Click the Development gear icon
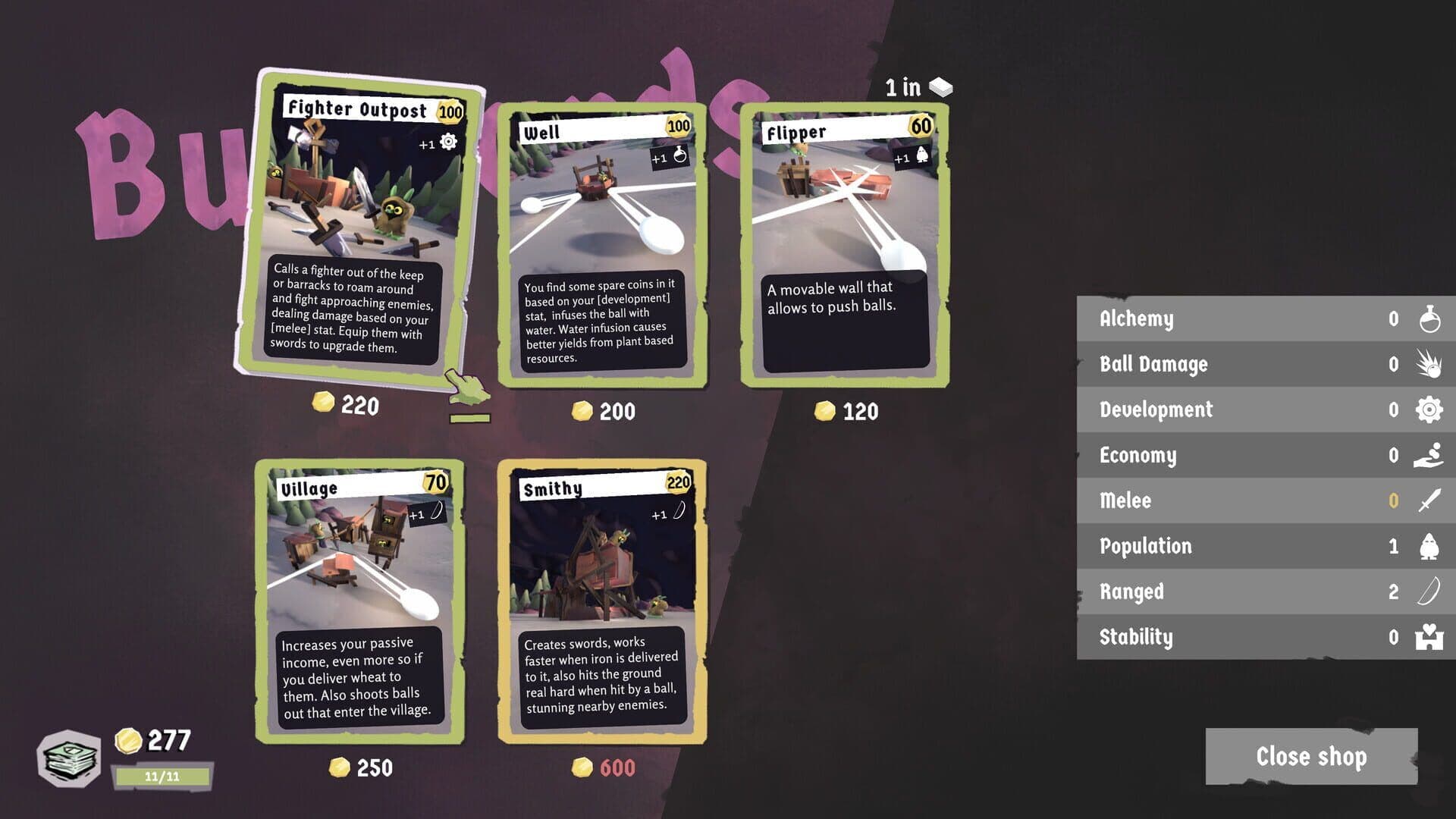 coord(1429,409)
